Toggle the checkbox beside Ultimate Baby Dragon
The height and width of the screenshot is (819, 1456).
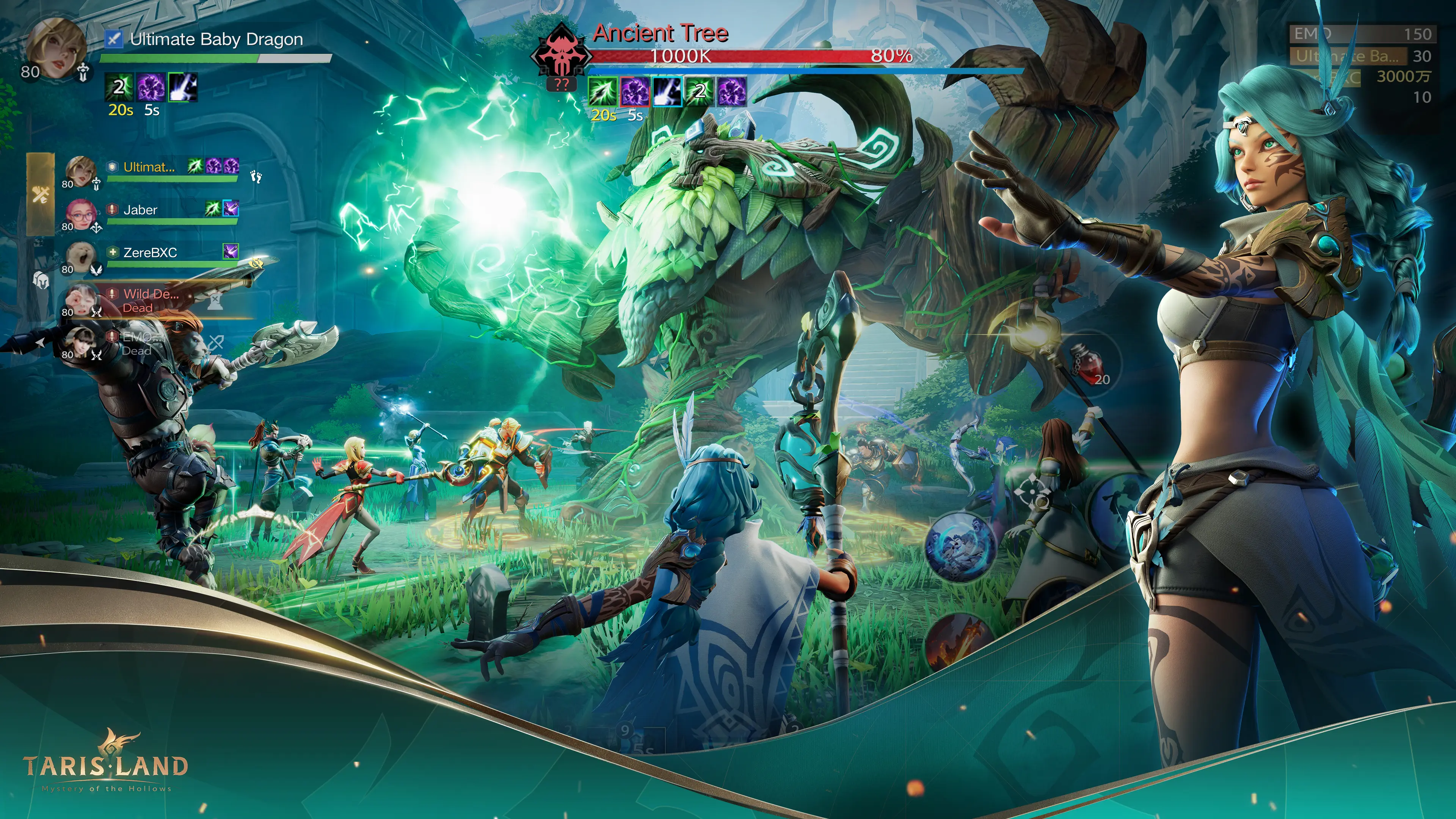pyautogui.click(x=114, y=39)
